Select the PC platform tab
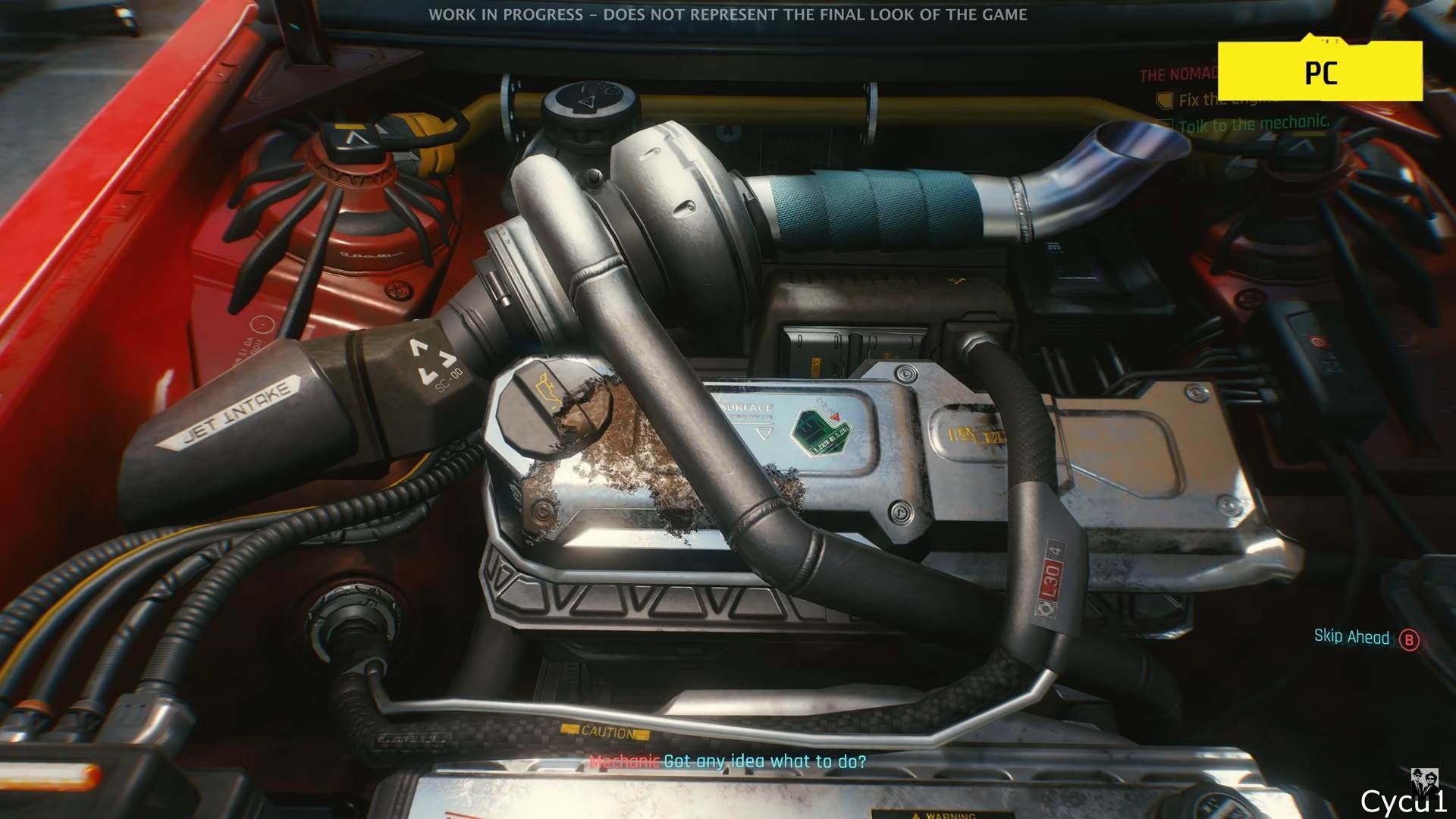 pyautogui.click(x=1323, y=74)
